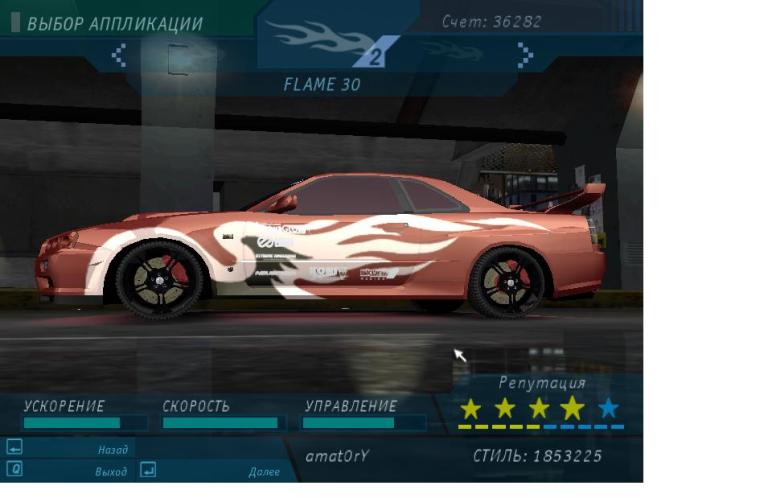
Task: Click the right arrow to show next decal
Action: (x=524, y=55)
